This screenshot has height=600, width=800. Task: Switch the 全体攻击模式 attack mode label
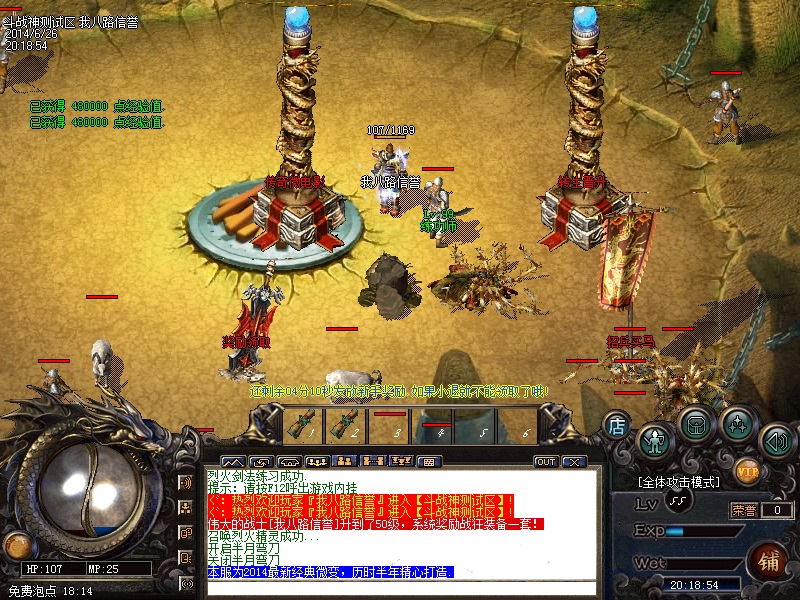(680, 482)
